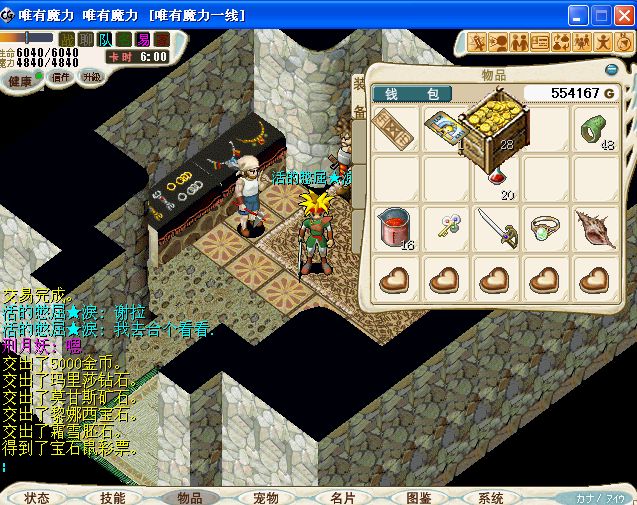Open the 图鉴 encyclopedia tab
The image size is (637, 505).
418,497
